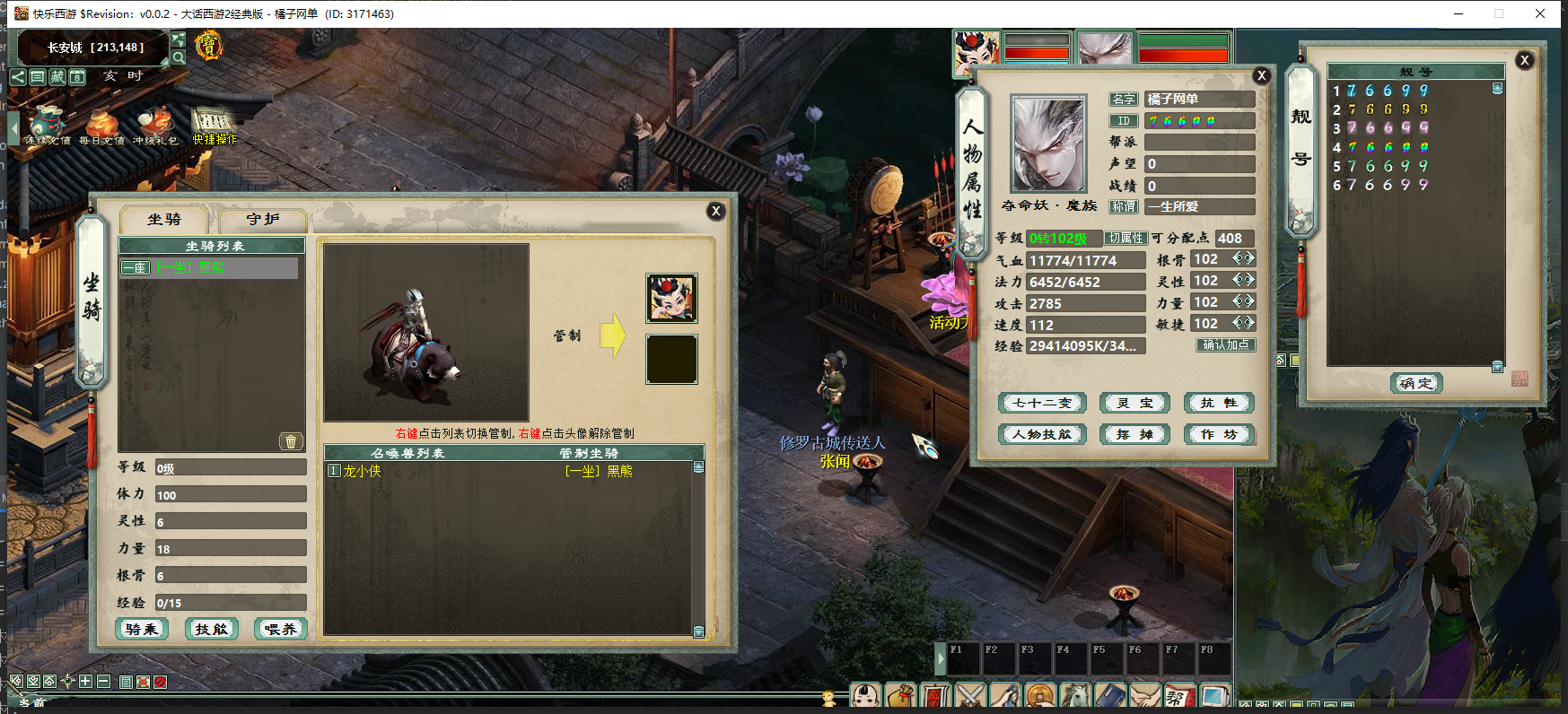Close the mount panel
Viewport: 1568px width, 714px height.
tap(715, 211)
